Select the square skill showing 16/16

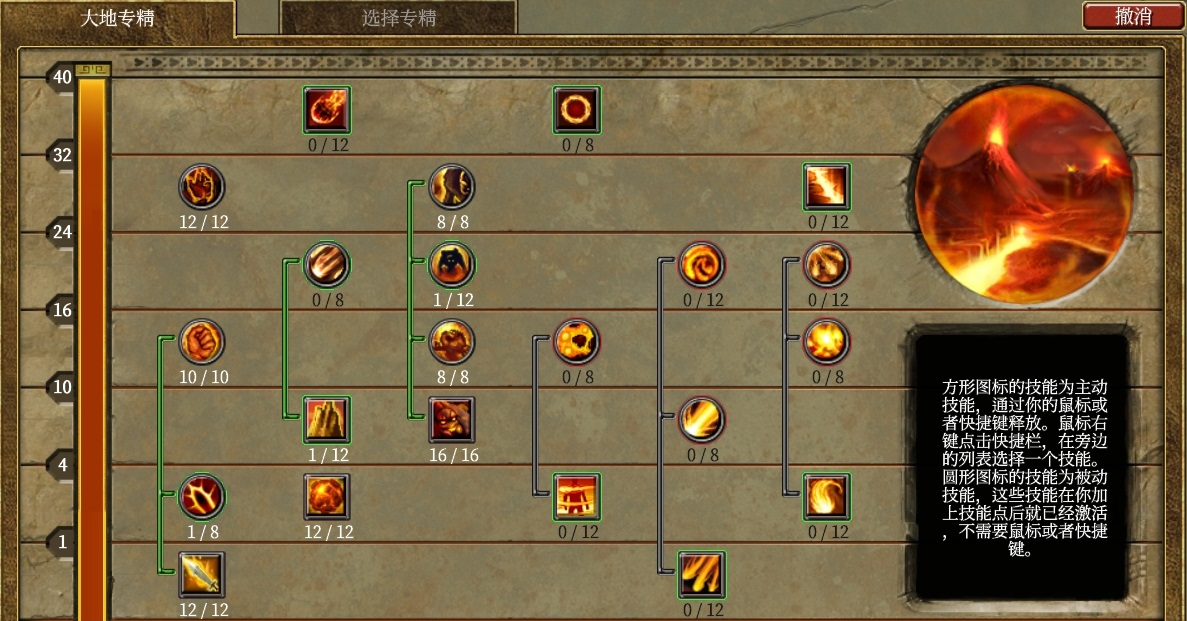[x=452, y=420]
